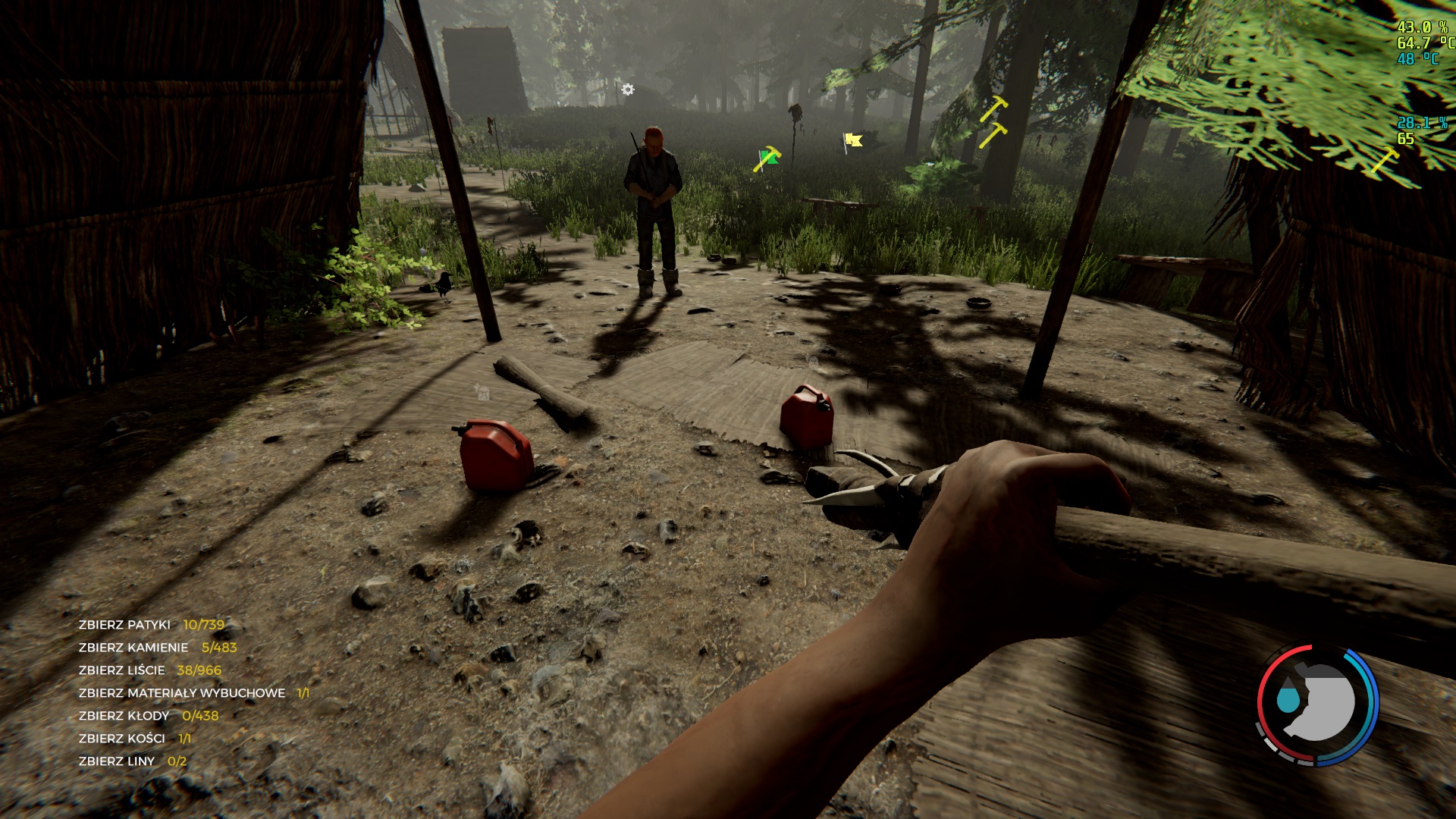Click the Zbierz Materiały Wybuchowe entry

[193, 693]
